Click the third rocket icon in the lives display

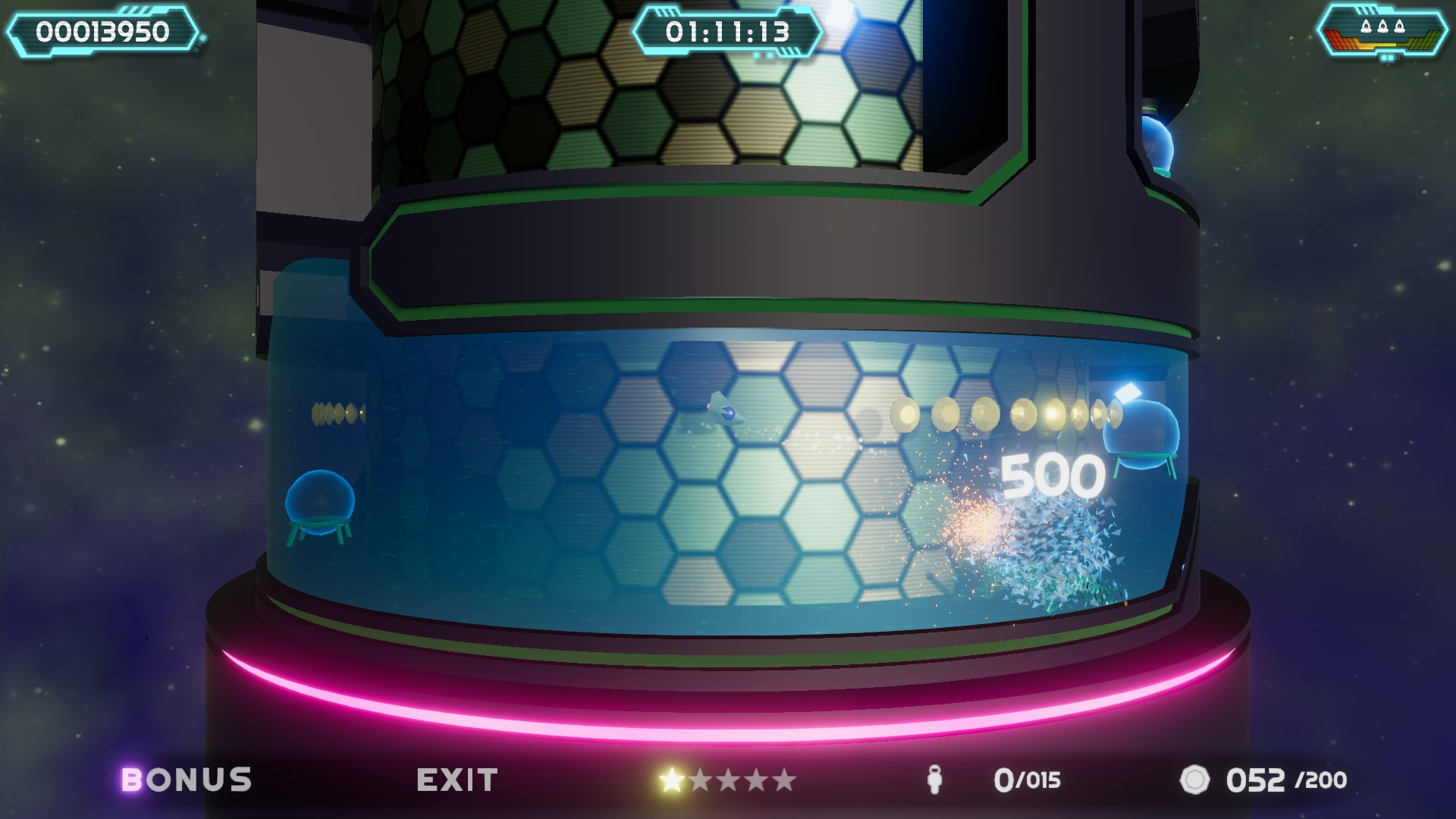tap(1399, 25)
